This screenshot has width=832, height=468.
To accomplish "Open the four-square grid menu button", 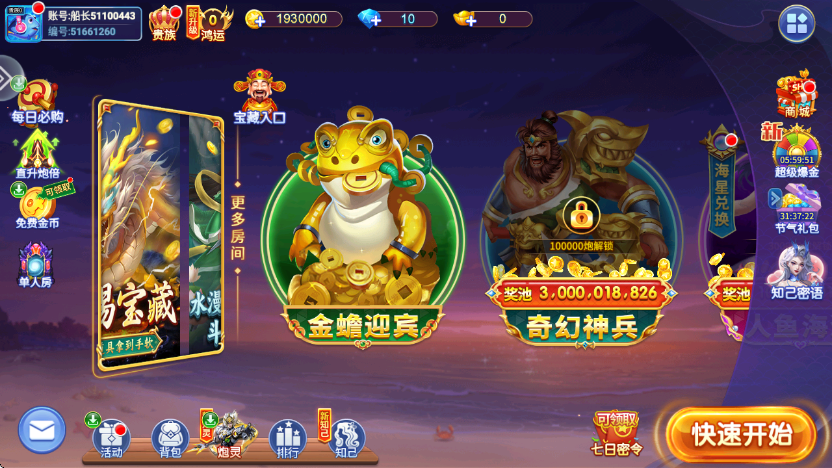I will [x=797, y=24].
